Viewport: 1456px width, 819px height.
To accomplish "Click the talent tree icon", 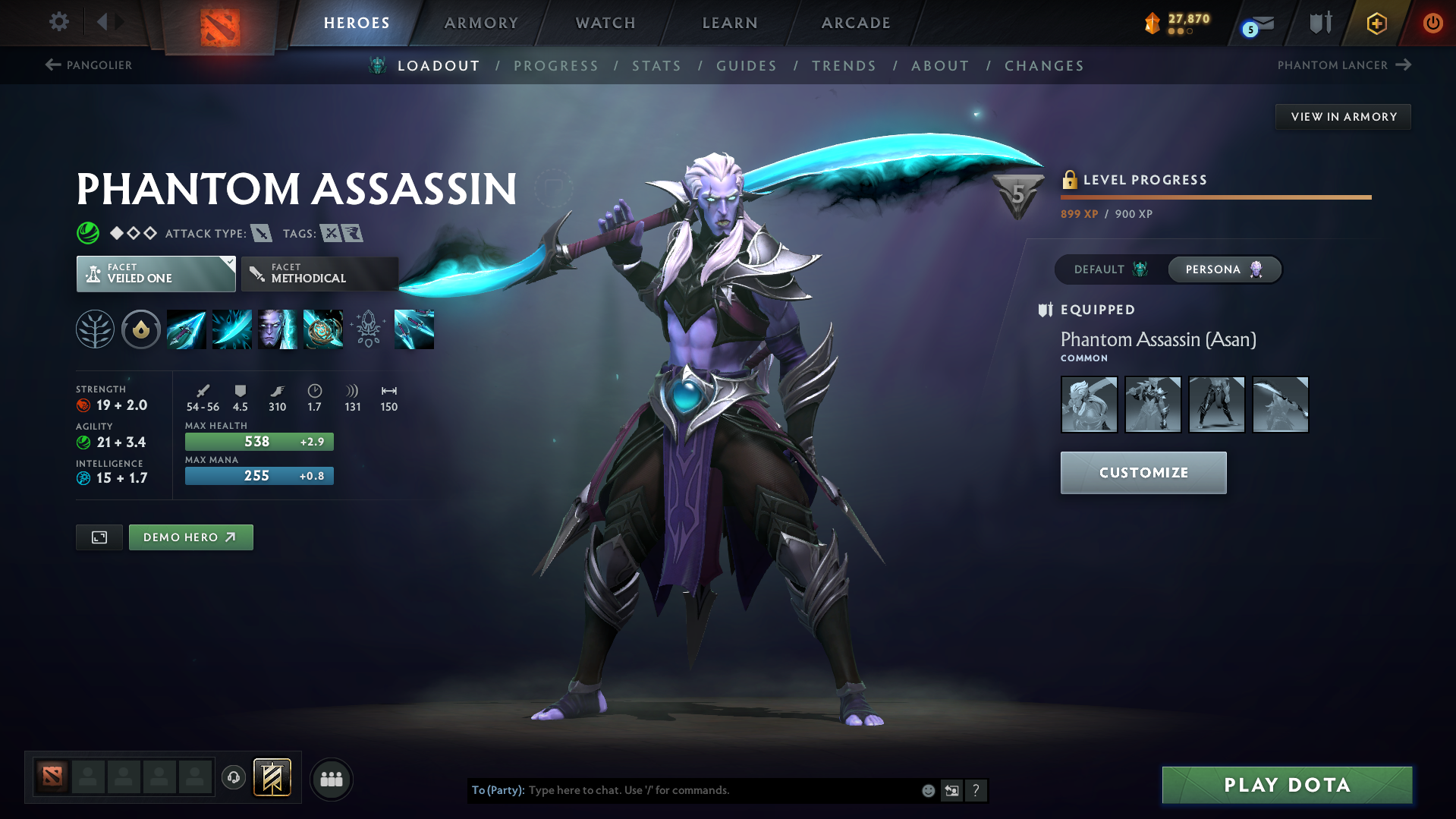I will [x=95, y=329].
